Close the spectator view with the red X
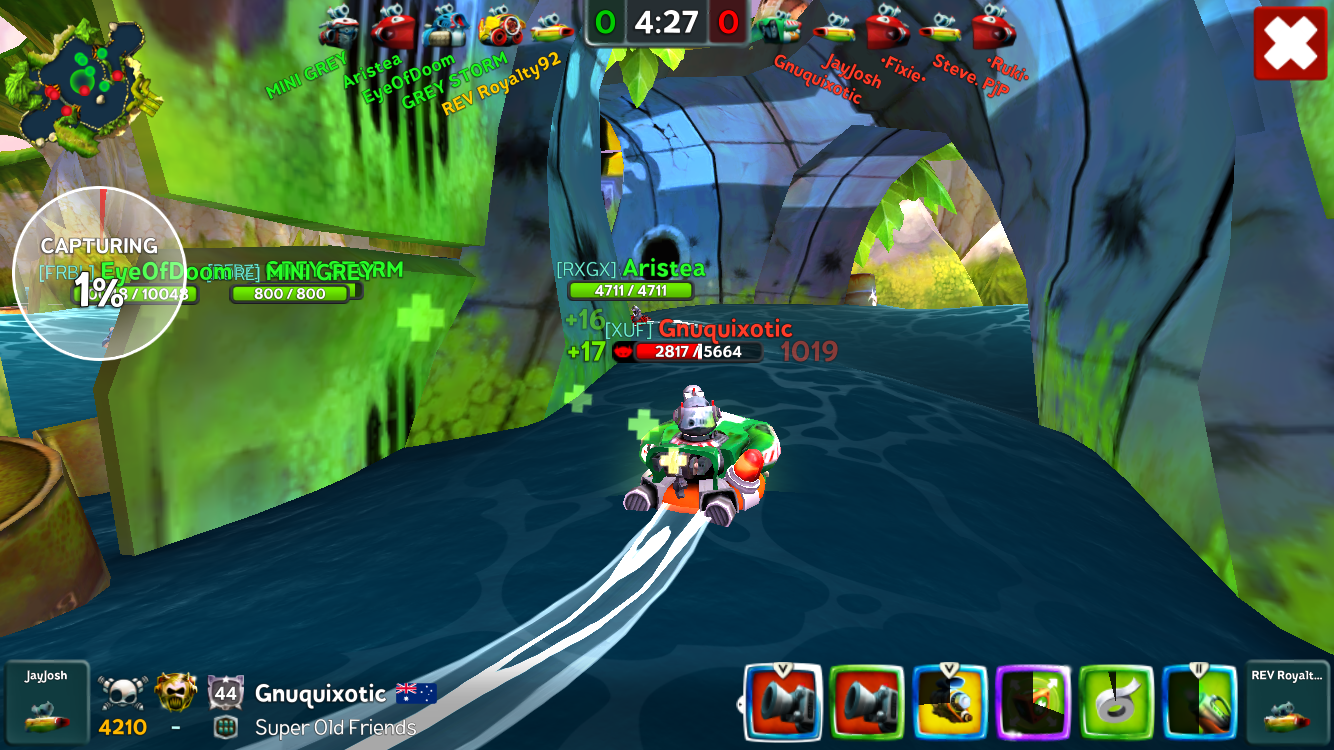This screenshot has height=750, width=1334. (1290, 43)
